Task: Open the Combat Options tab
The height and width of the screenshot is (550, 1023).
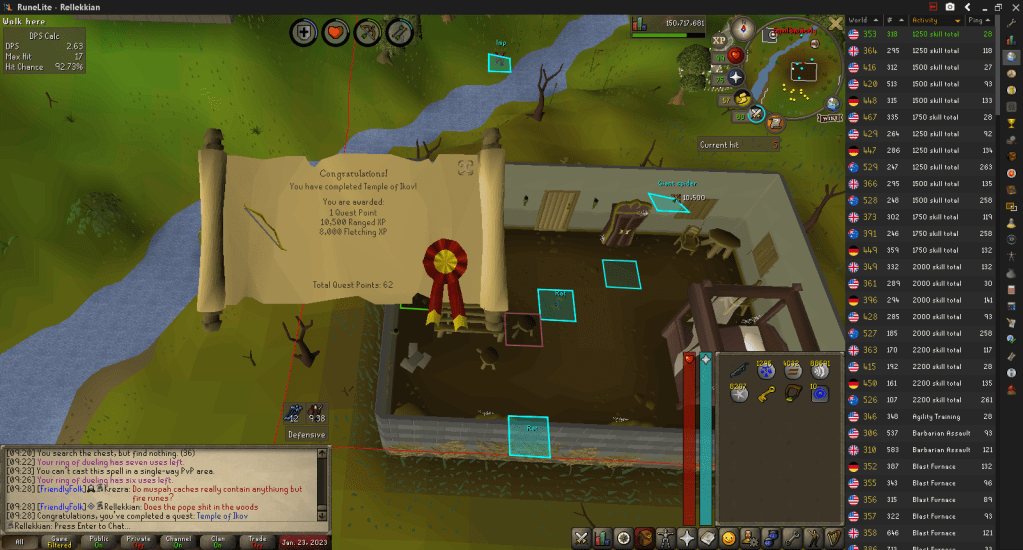Action: (582, 538)
